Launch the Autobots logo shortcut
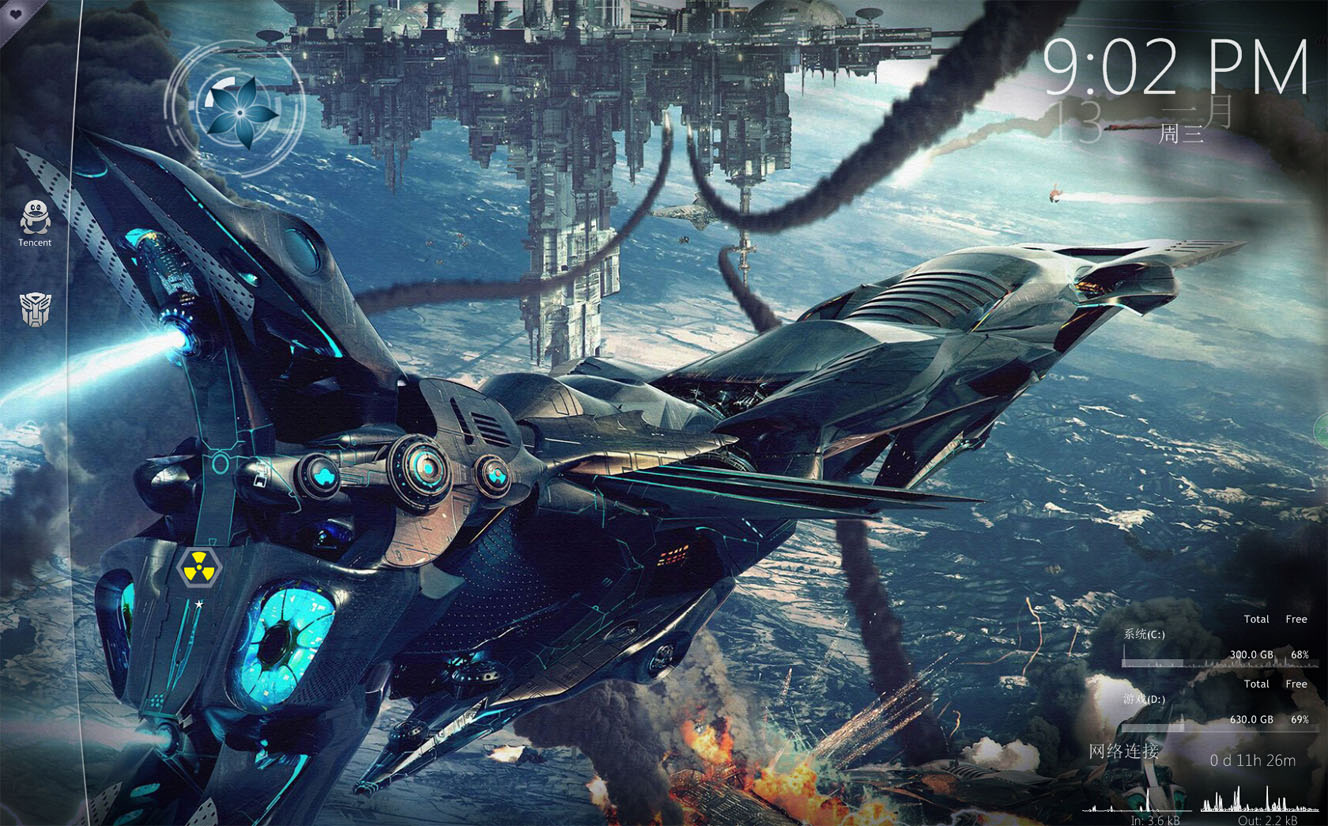 click(x=35, y=309)
